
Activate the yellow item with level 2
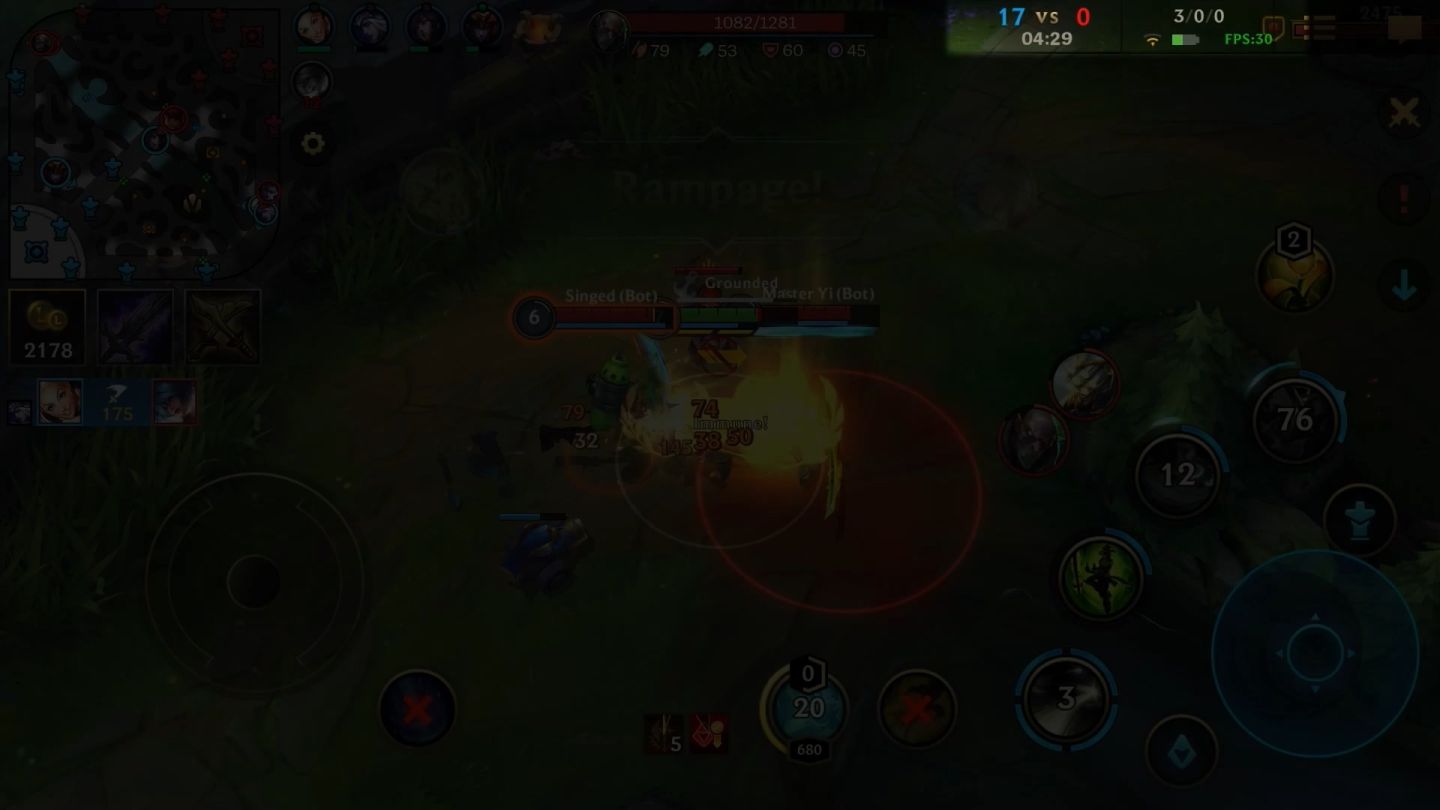click(x=1294, y=277)
